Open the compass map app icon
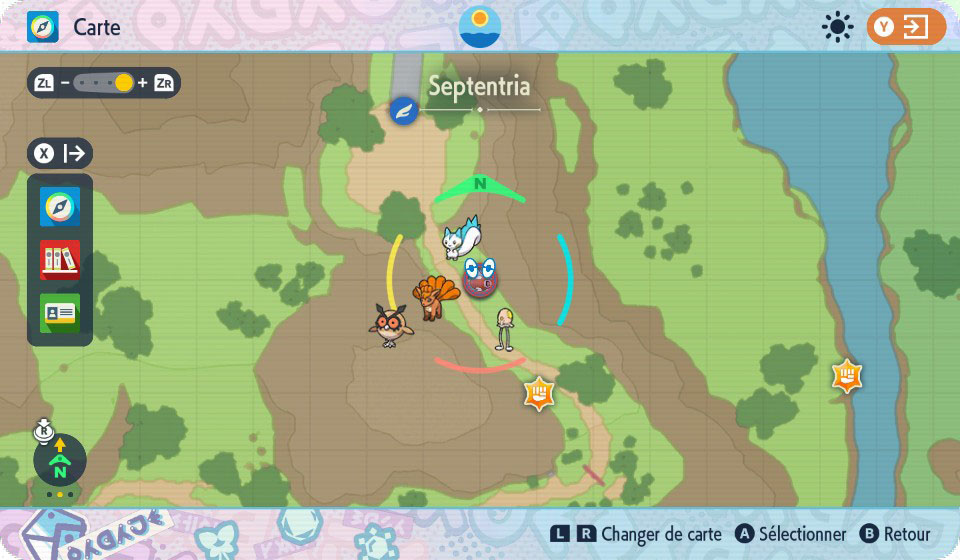 coord(60,207)
